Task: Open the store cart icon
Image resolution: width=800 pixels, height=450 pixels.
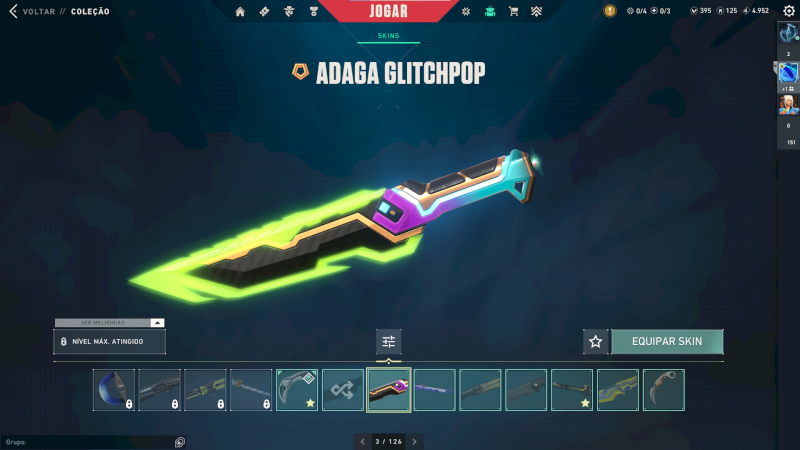Action: (513, 12)
